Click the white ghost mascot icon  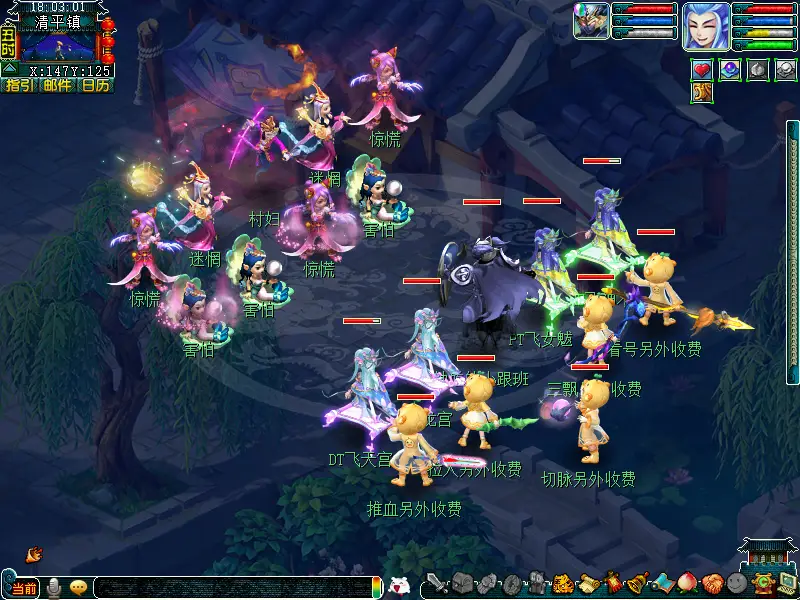(x=399, y=586)
